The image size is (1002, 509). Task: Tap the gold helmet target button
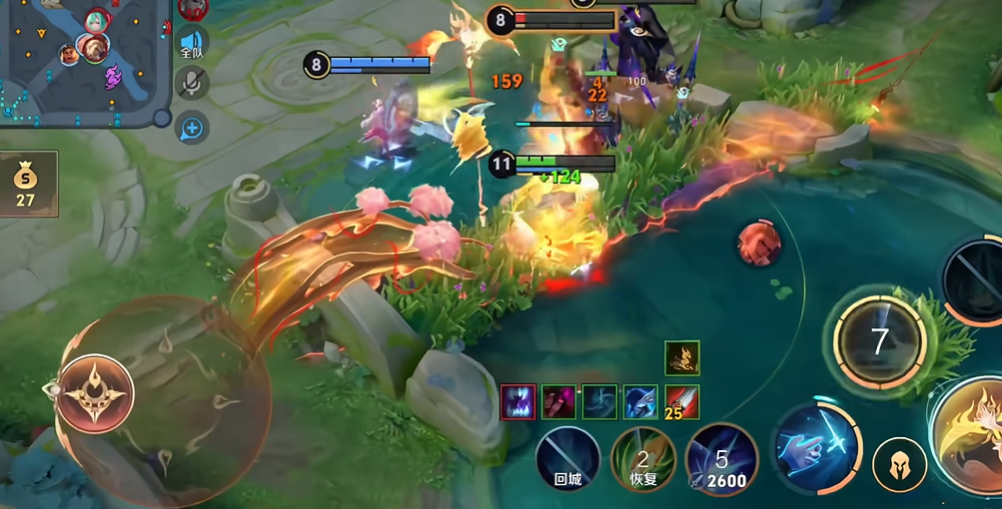(x=899, y=465)
